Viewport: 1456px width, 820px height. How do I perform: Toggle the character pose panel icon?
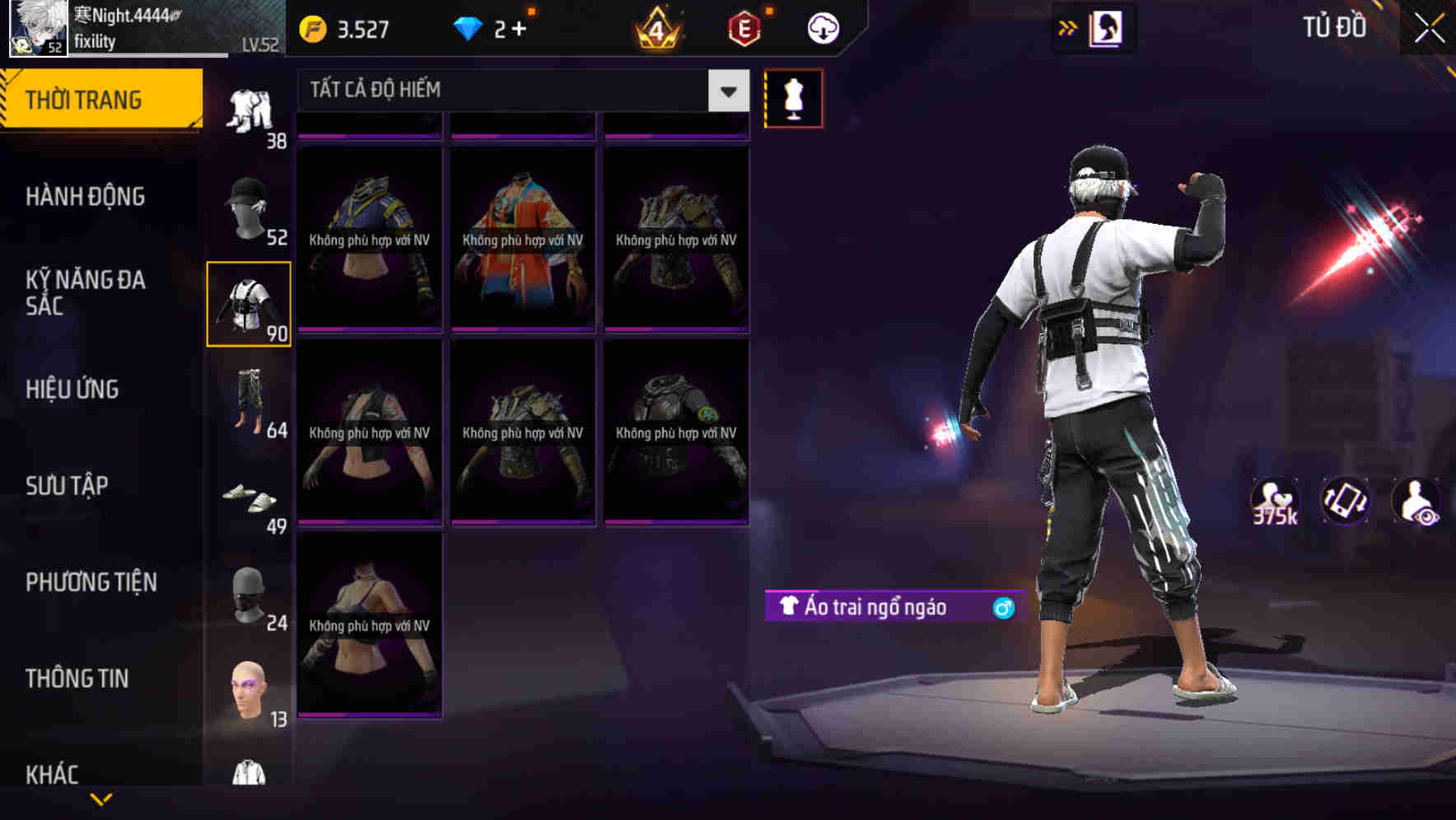tap(1106, 27)
